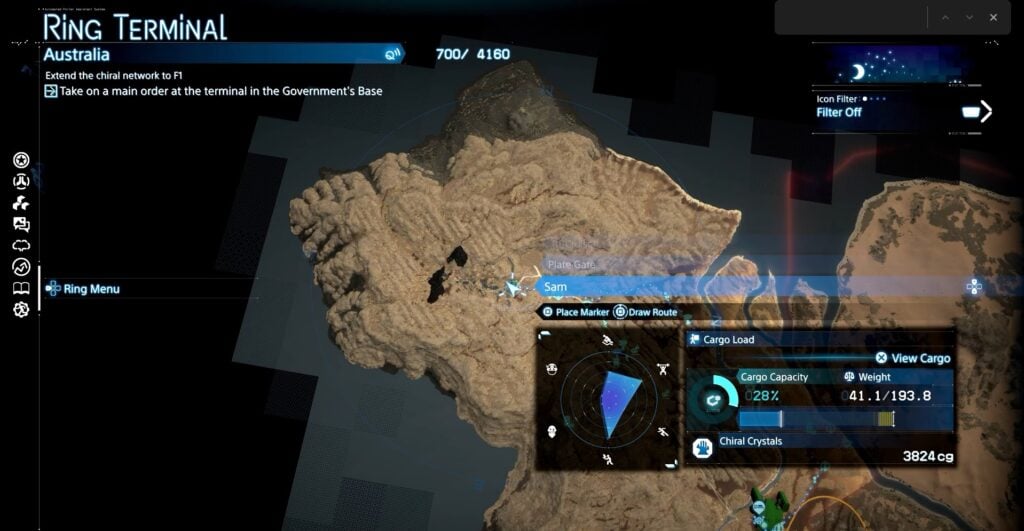
Task: Change the Icon Filter setting
Action: (974, 112)
